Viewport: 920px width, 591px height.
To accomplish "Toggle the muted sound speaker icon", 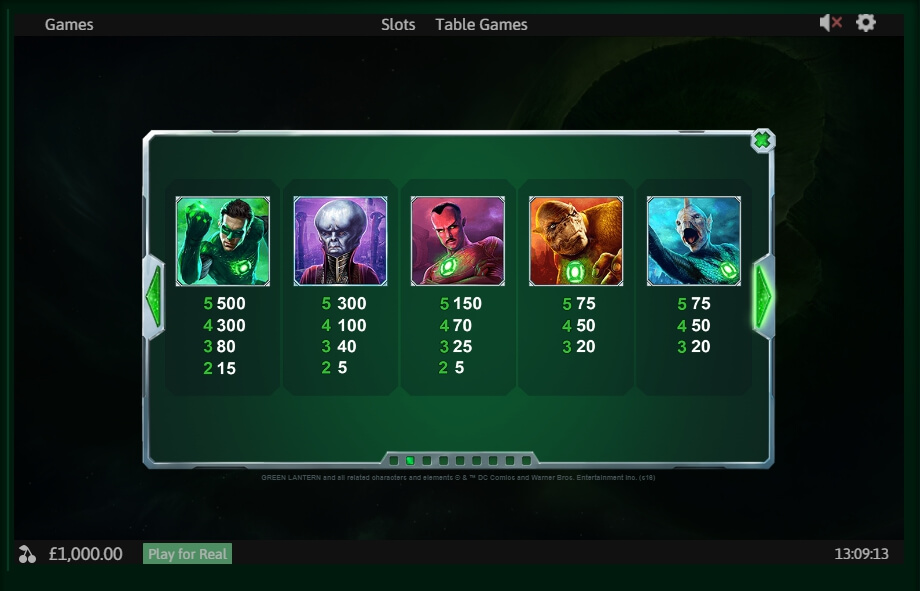I will (x=830, y=23).
